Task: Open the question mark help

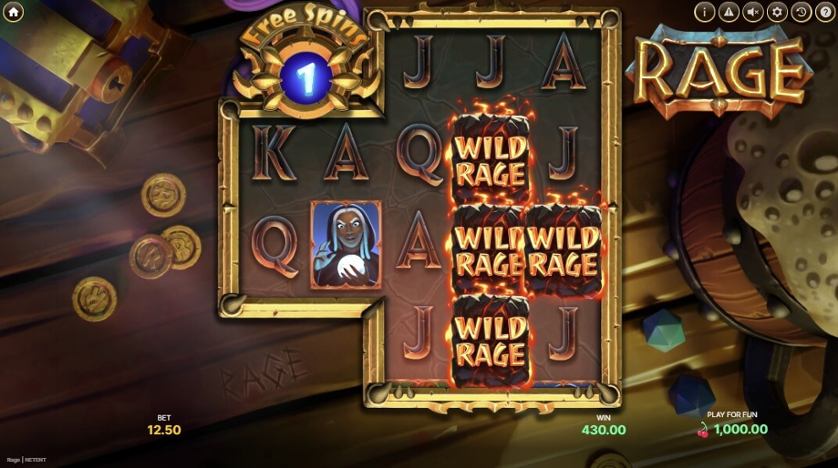Action: click(x=825, y=12)
